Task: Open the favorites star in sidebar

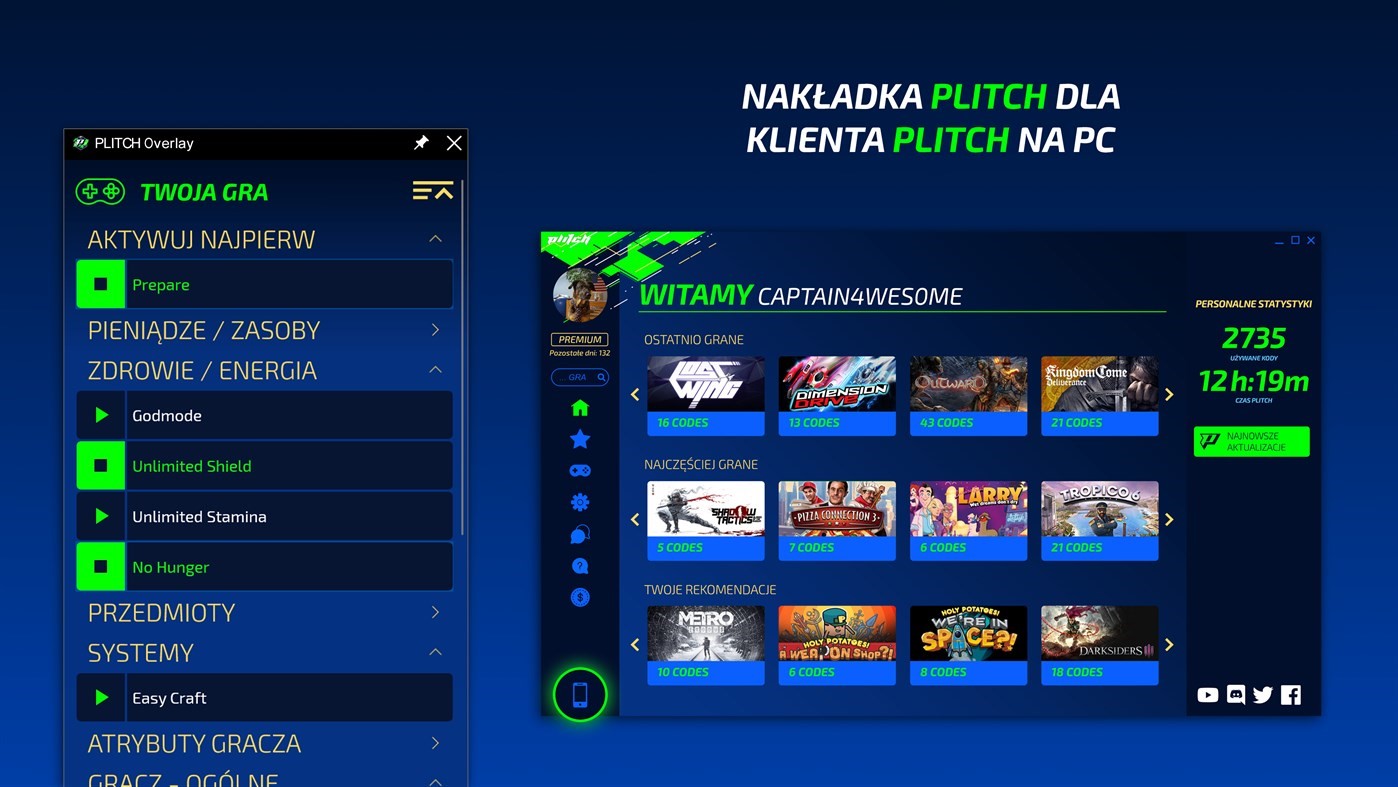Action: coord(580,439)
